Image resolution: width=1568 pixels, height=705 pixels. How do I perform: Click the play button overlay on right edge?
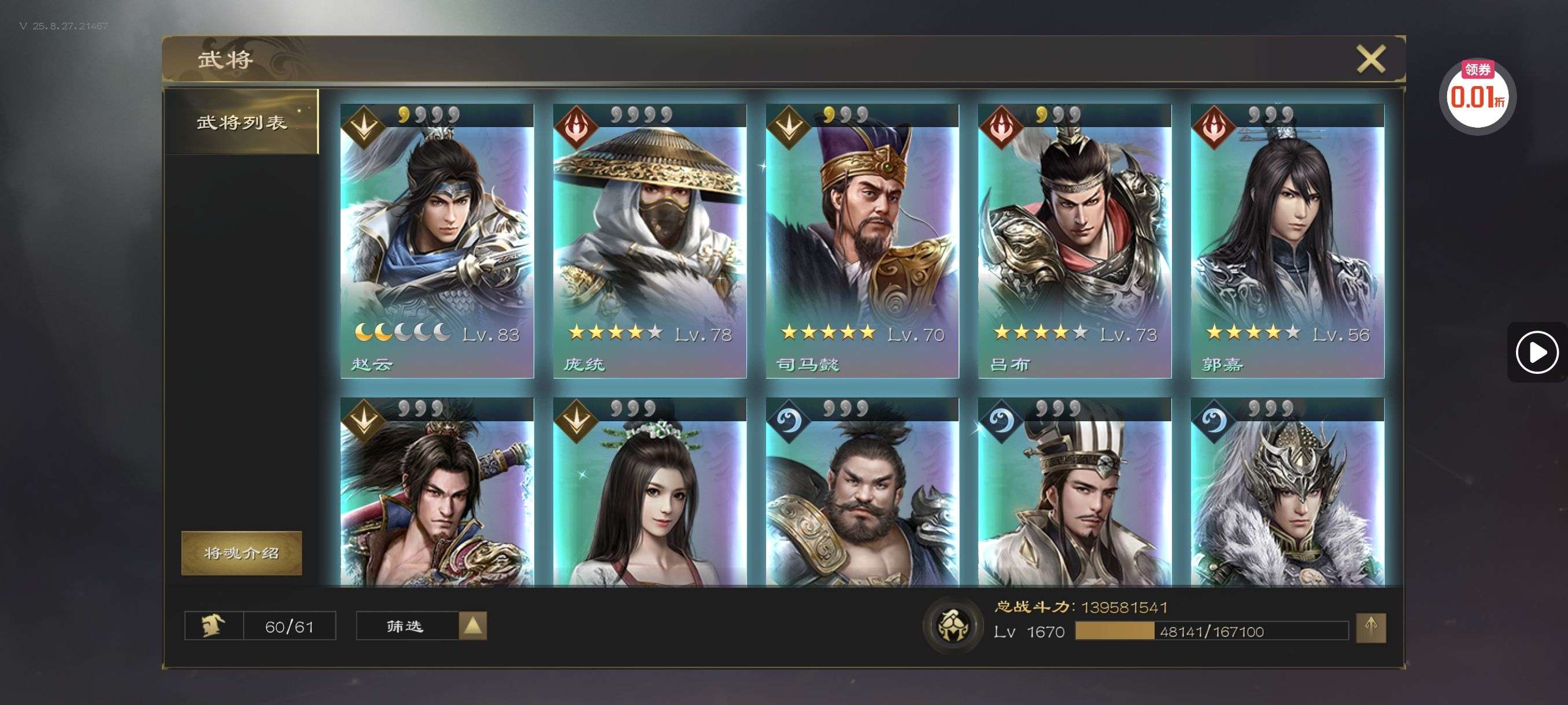click(x=1536, y=352)
